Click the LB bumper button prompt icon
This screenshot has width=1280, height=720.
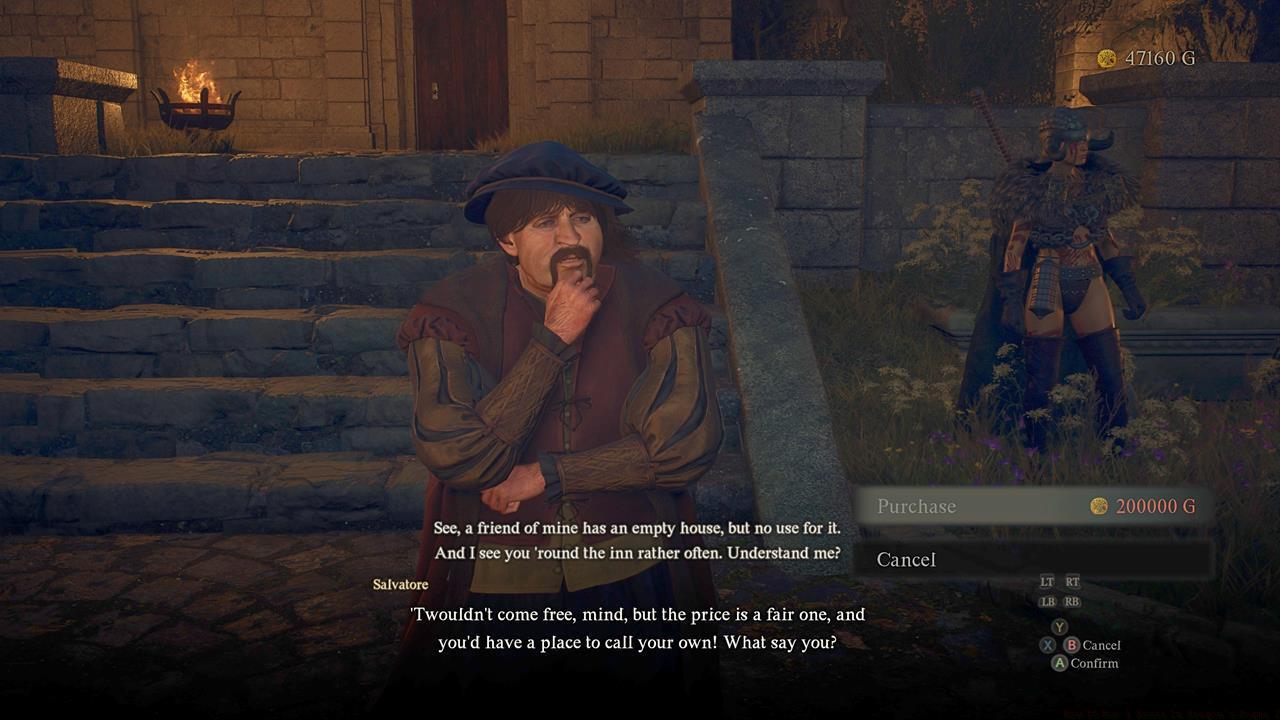coord(1047,600)
